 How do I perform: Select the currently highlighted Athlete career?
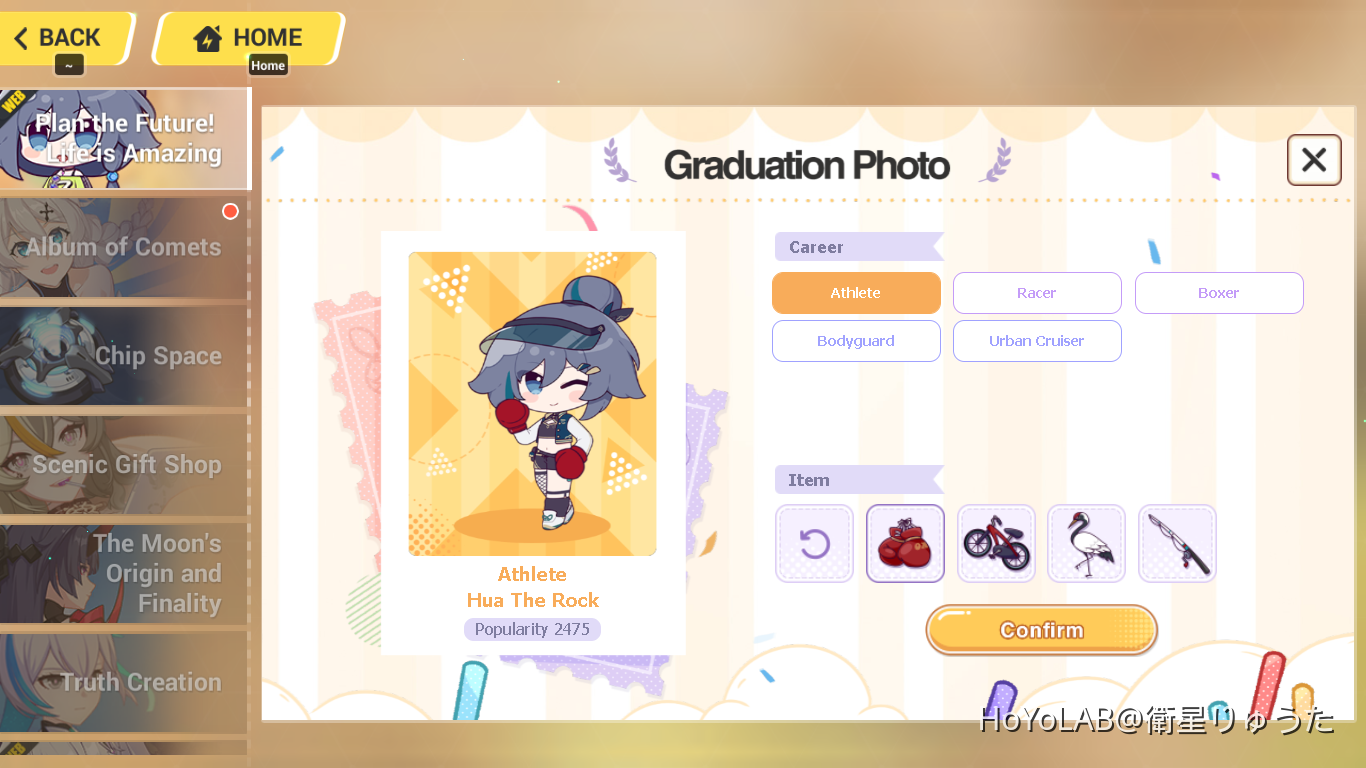(856, 292)
